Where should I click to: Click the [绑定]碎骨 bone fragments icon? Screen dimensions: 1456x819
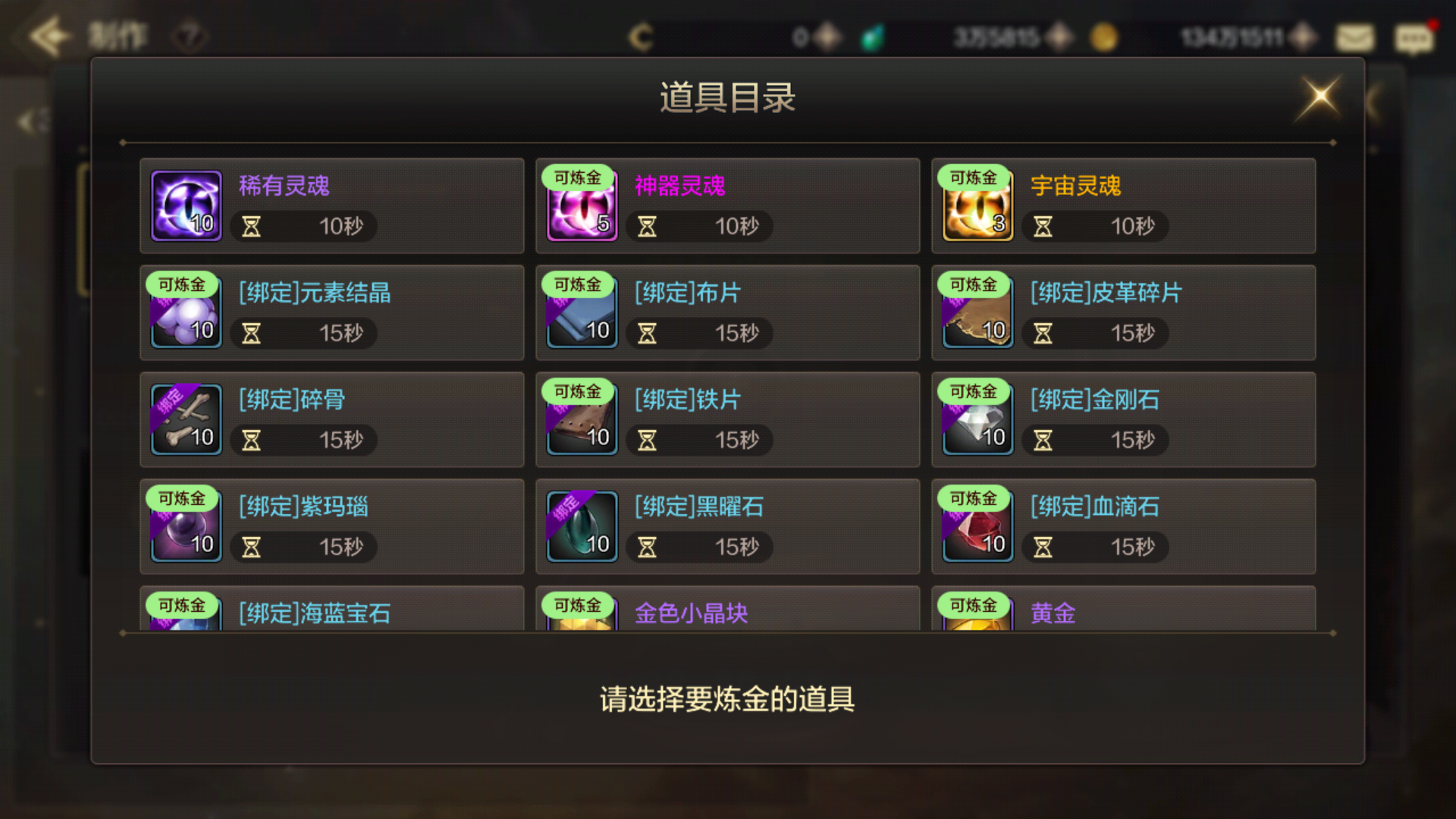tap(185, 419)
